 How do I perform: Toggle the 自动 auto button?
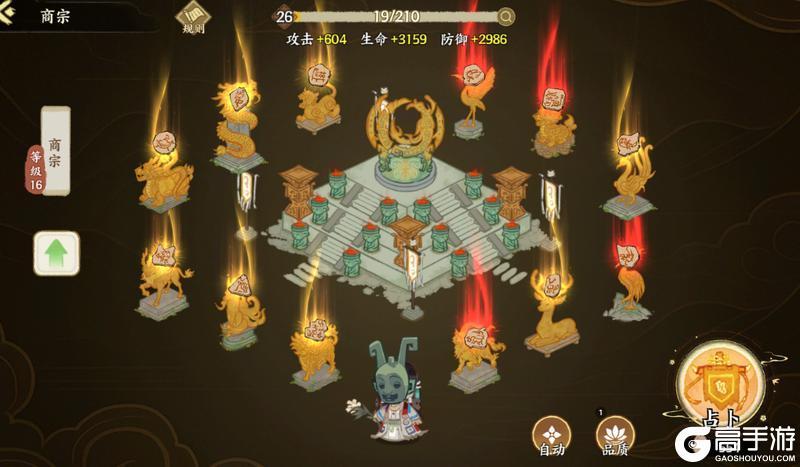point(552,435)
